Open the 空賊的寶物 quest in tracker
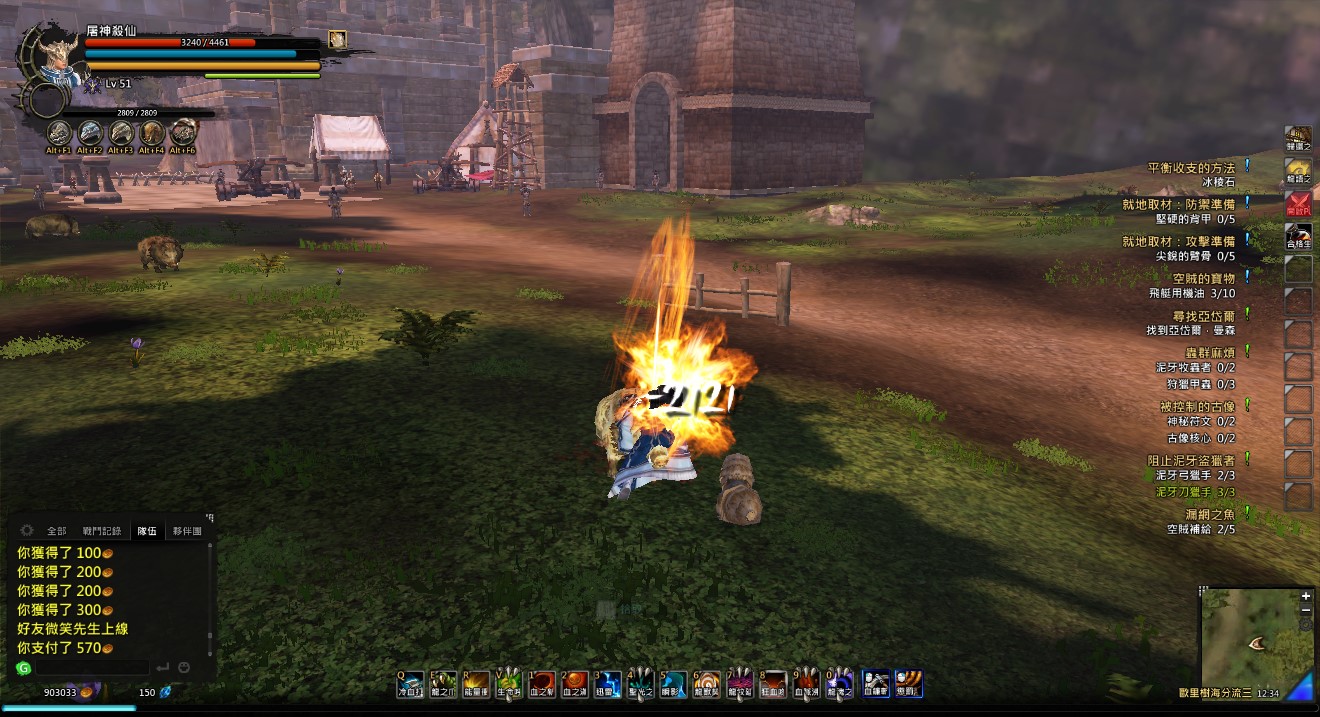Image resolution: width=1320 pixels, height=717 pixels. click(1204, 278)
